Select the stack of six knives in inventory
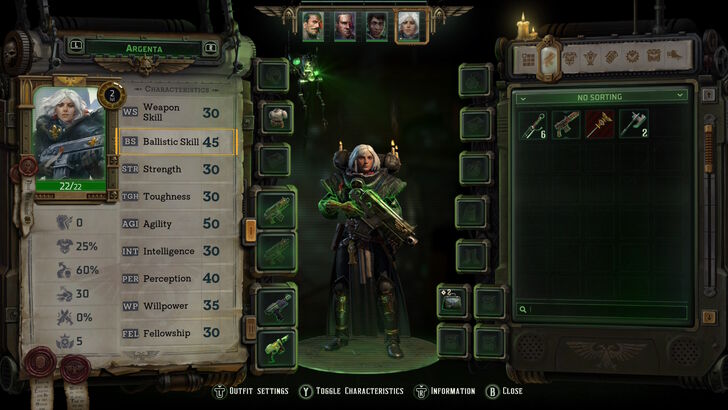Viewport: 728px width, 410px height. (534, 123)
